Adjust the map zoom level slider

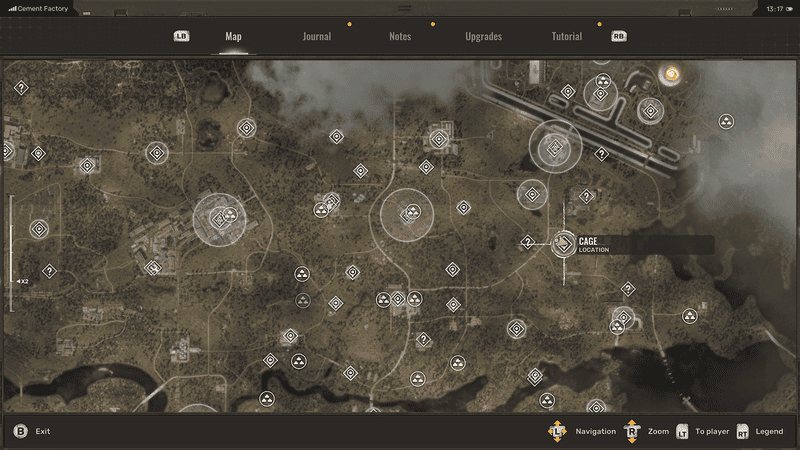click(11, 253)
